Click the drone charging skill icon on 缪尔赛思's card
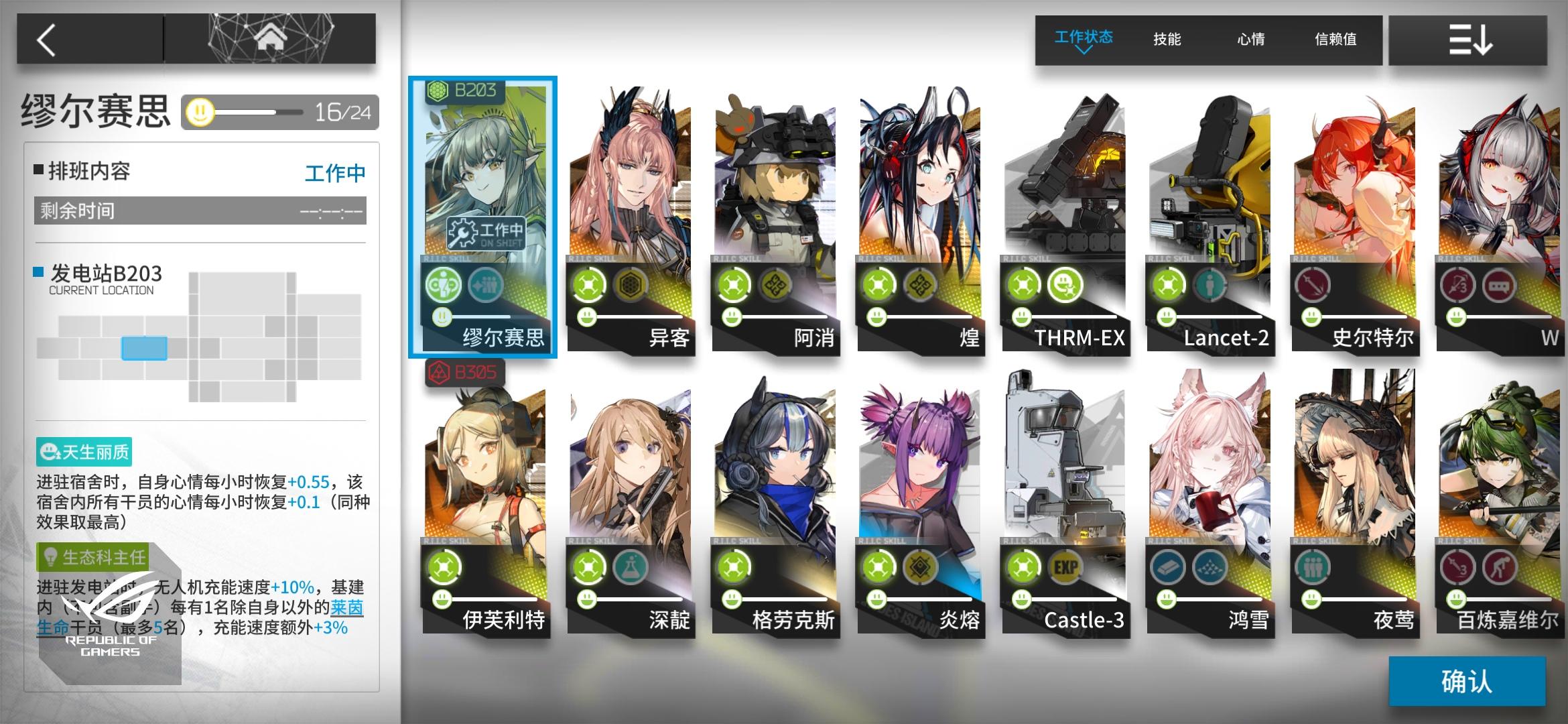1568x724 pixels. [x=442, y=284]
